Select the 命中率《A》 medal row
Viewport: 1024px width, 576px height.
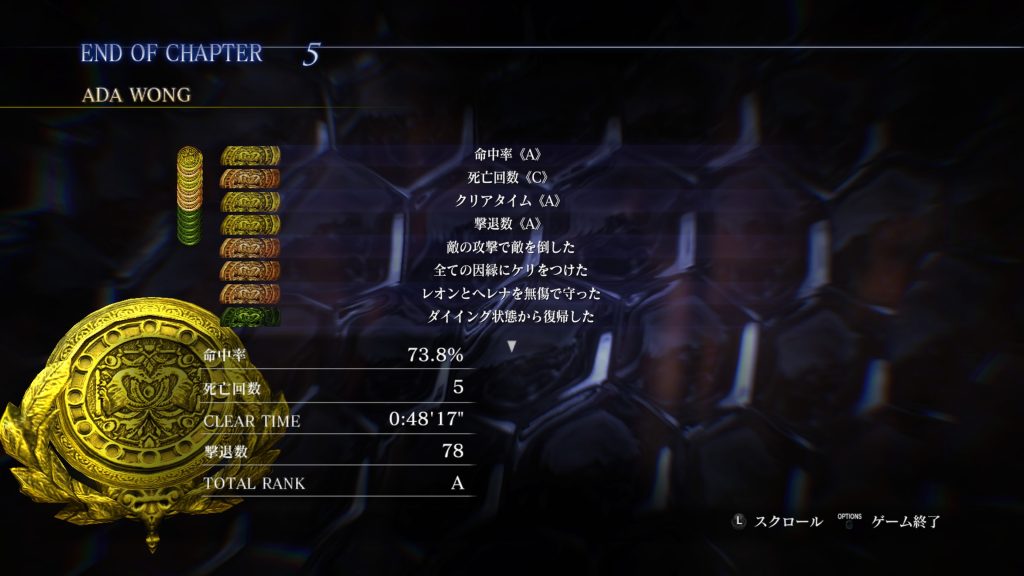(510, 156)
